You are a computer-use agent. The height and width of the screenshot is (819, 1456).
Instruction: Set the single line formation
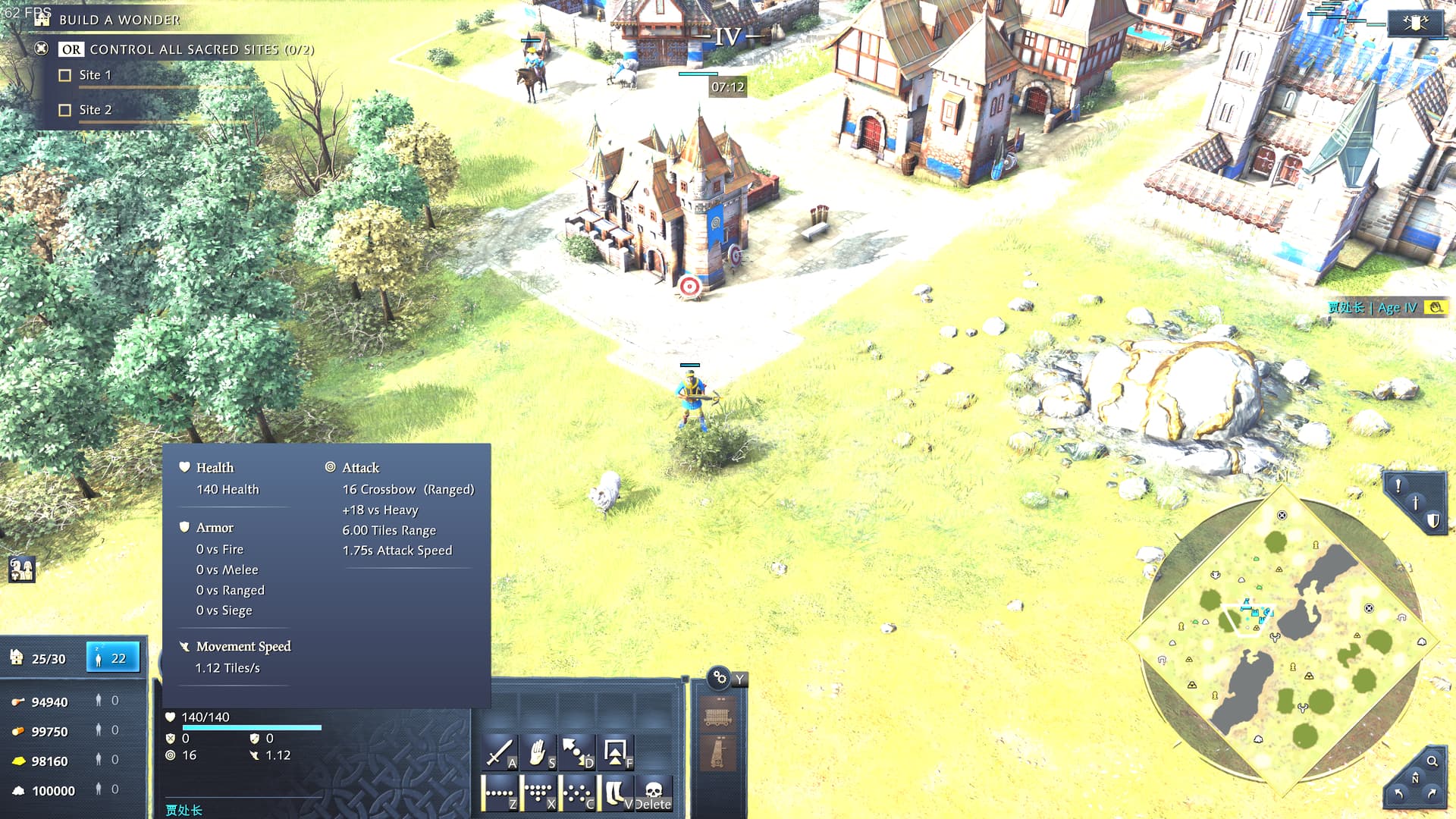499,793
